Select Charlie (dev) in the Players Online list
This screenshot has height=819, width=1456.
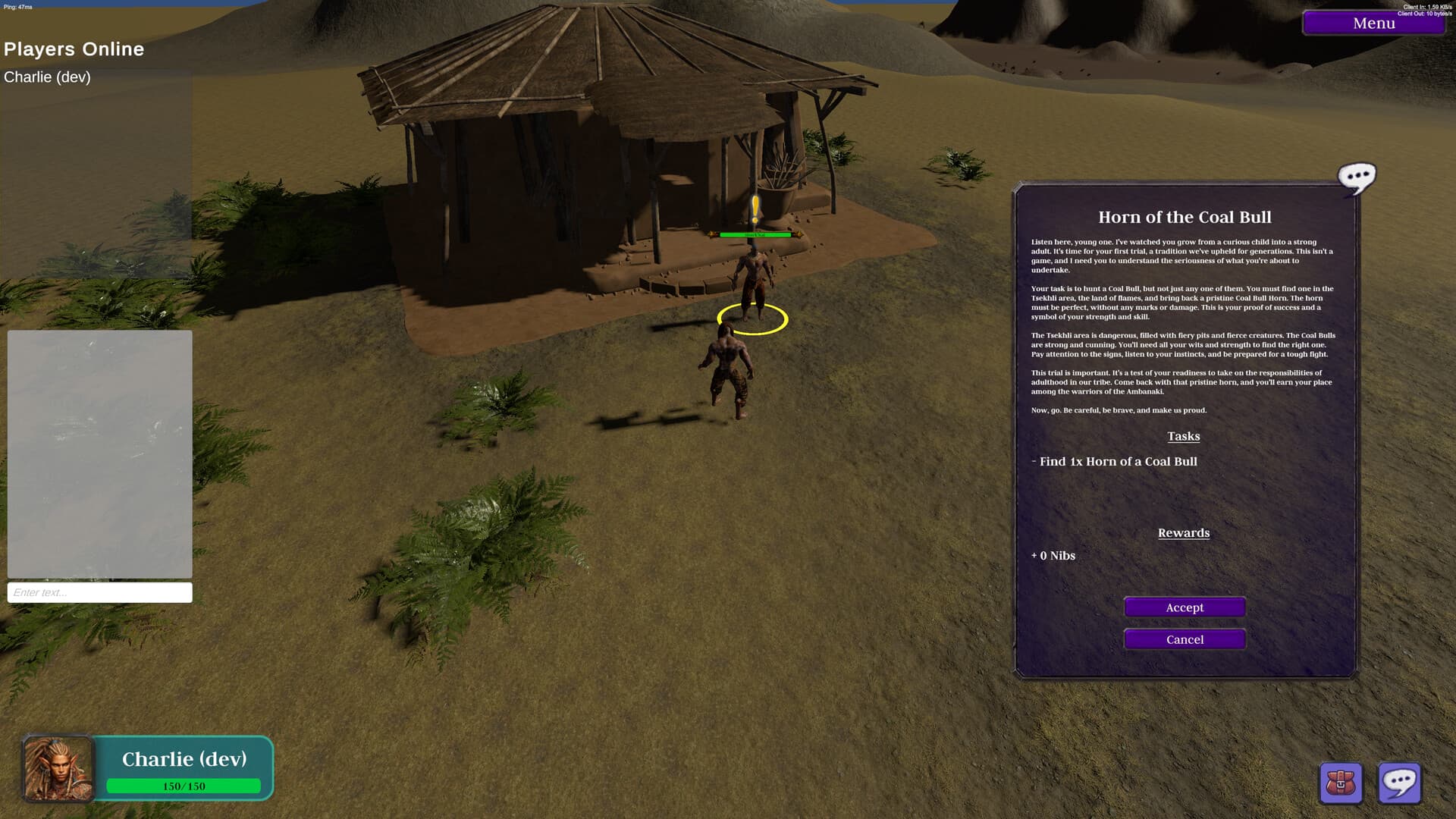pyautogui.click(x=47, y=77)
